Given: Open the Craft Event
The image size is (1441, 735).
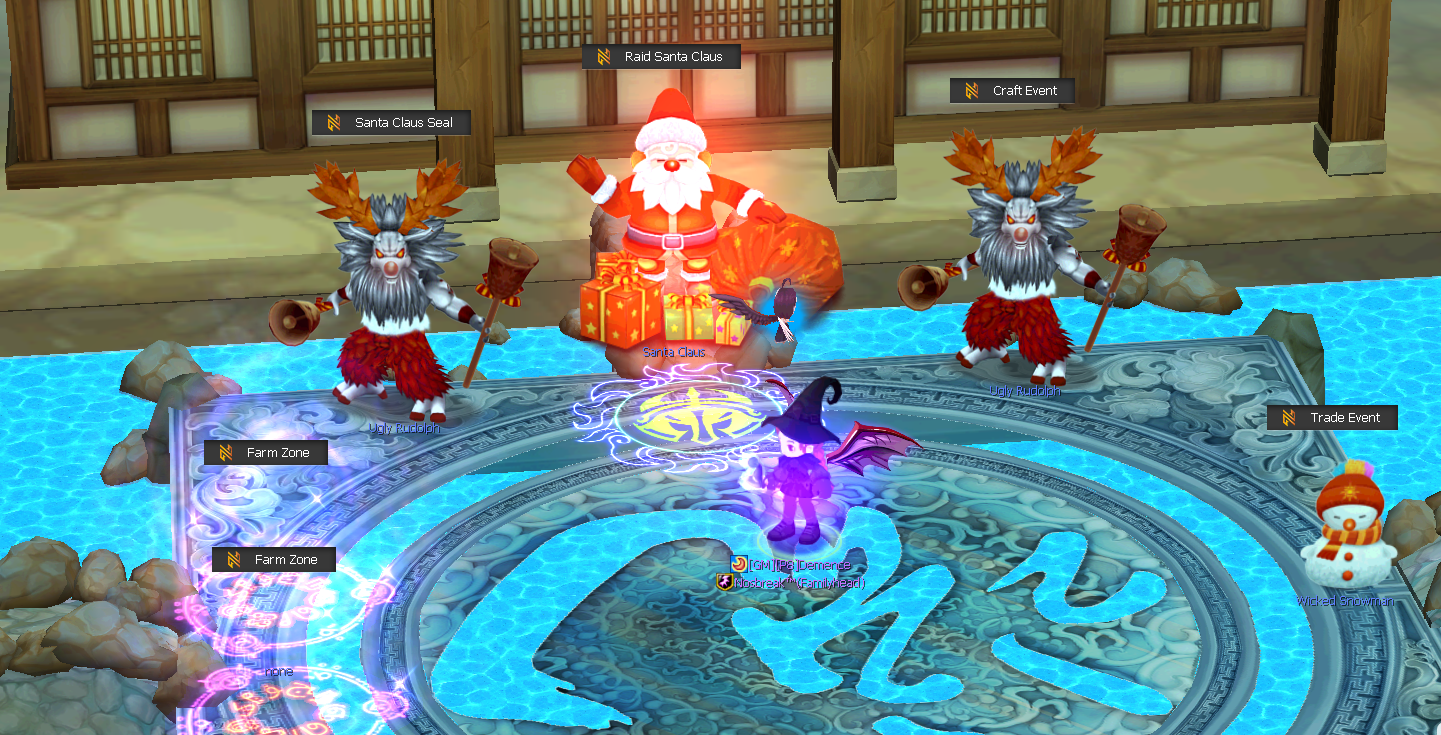Looking at the screenshot, I should point(1012,90).
